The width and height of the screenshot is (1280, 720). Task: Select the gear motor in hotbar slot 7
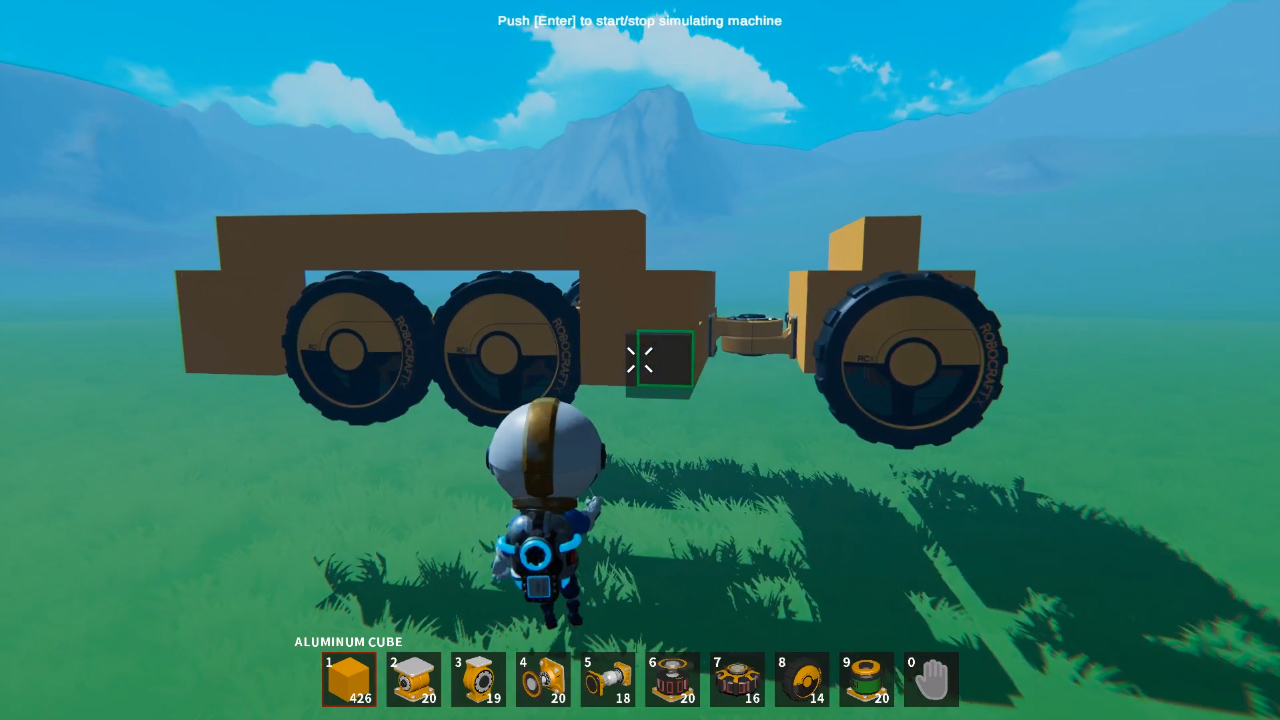(x=737, y=679)
